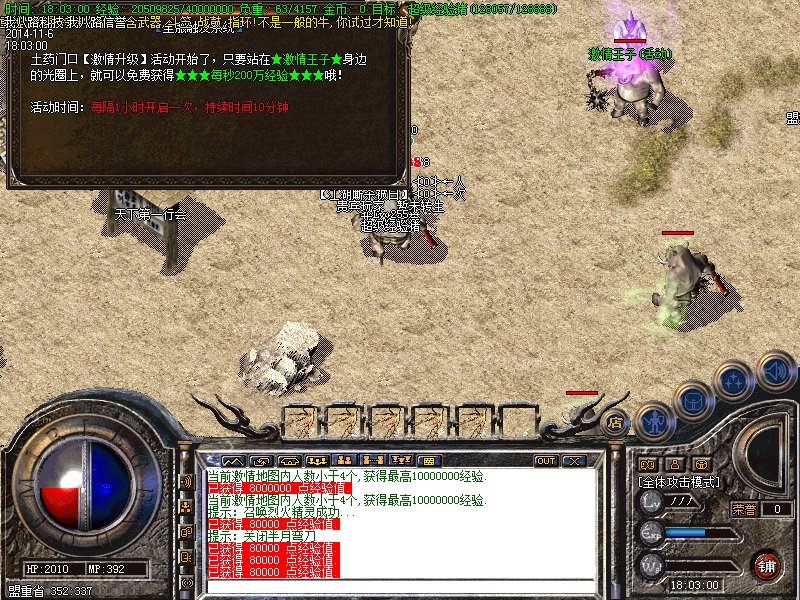Click the calculator-style button above chat
Screen dimensions: 800x600
pyautogui.click(x=428, y=461)
